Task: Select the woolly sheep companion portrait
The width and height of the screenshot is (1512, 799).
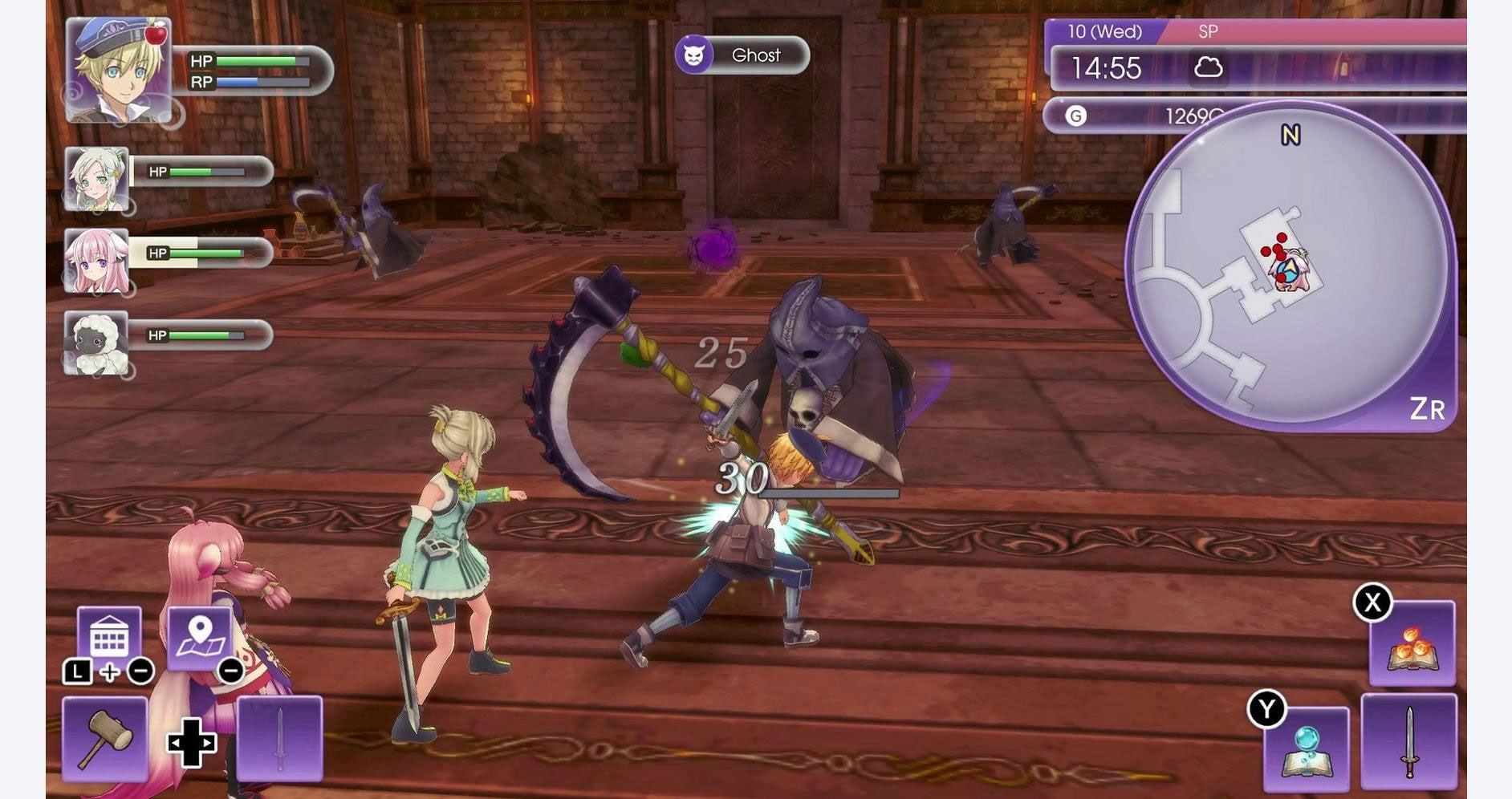Action: [96, 343]
